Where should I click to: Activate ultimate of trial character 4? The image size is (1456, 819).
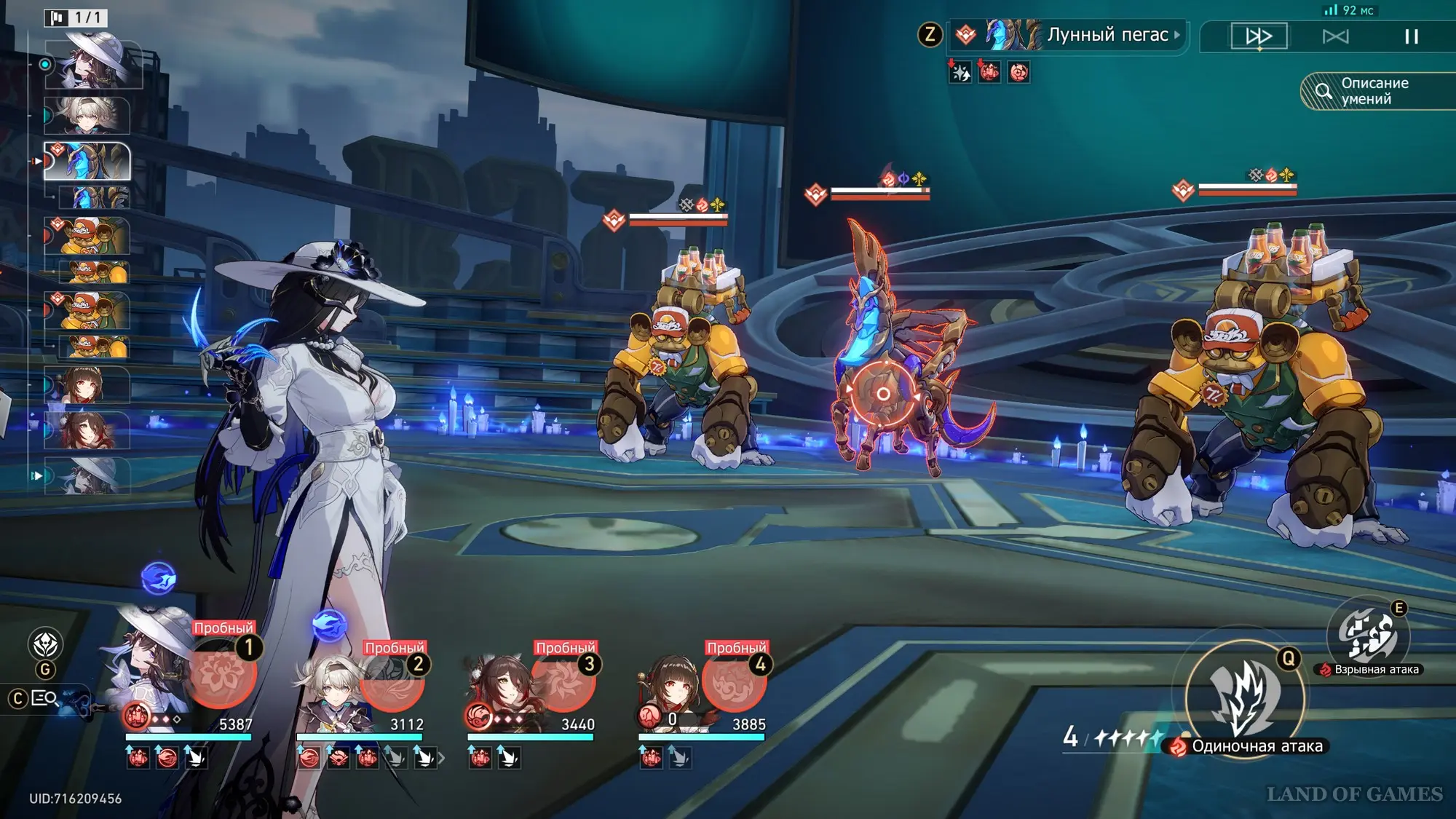(x=735, y=683)
